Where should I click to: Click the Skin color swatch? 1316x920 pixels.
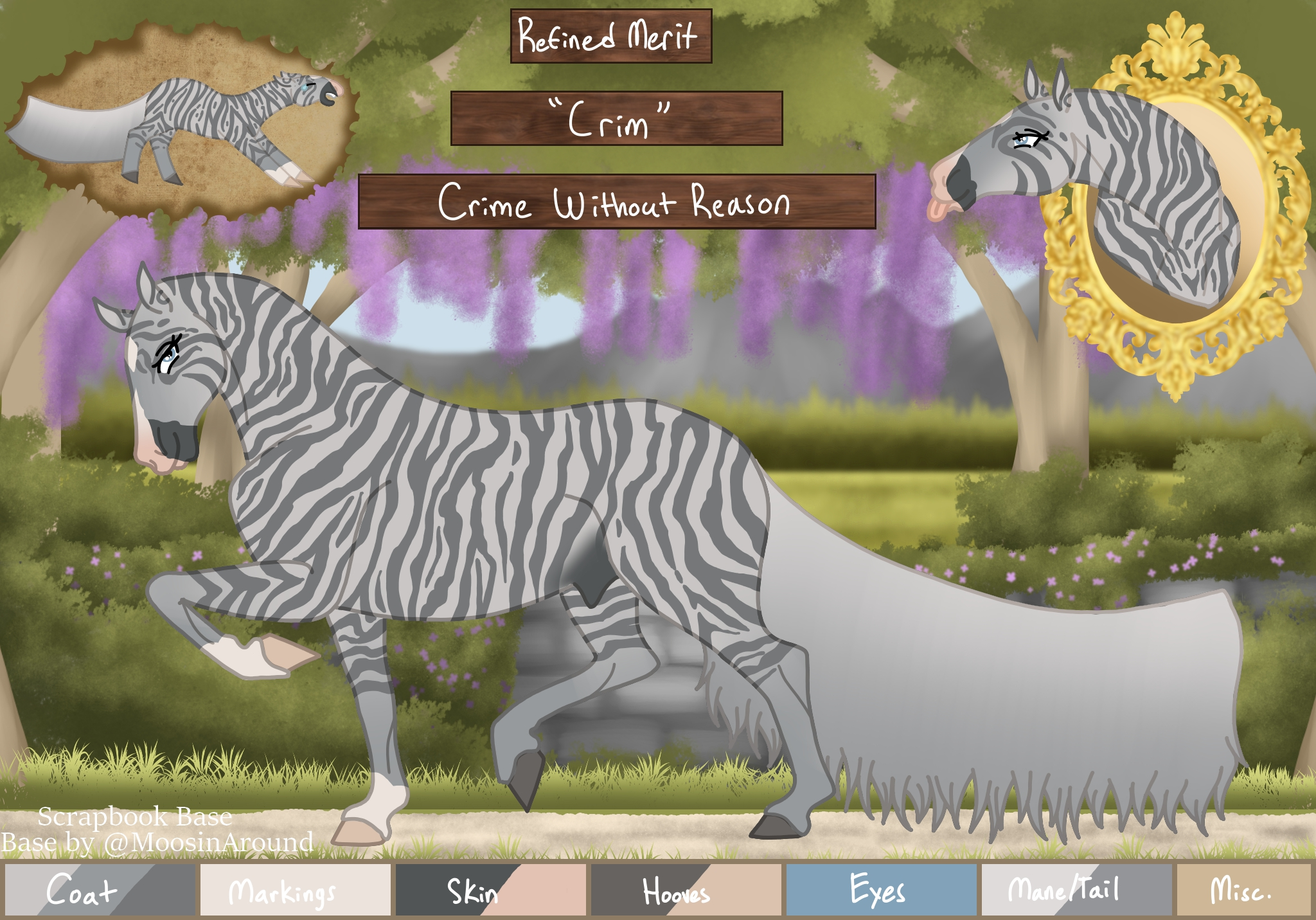(490, 890)
